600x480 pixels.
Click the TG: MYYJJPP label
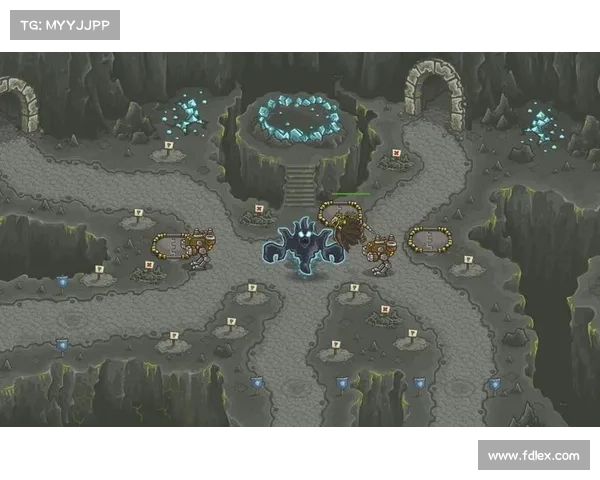(x=64, y=25)
